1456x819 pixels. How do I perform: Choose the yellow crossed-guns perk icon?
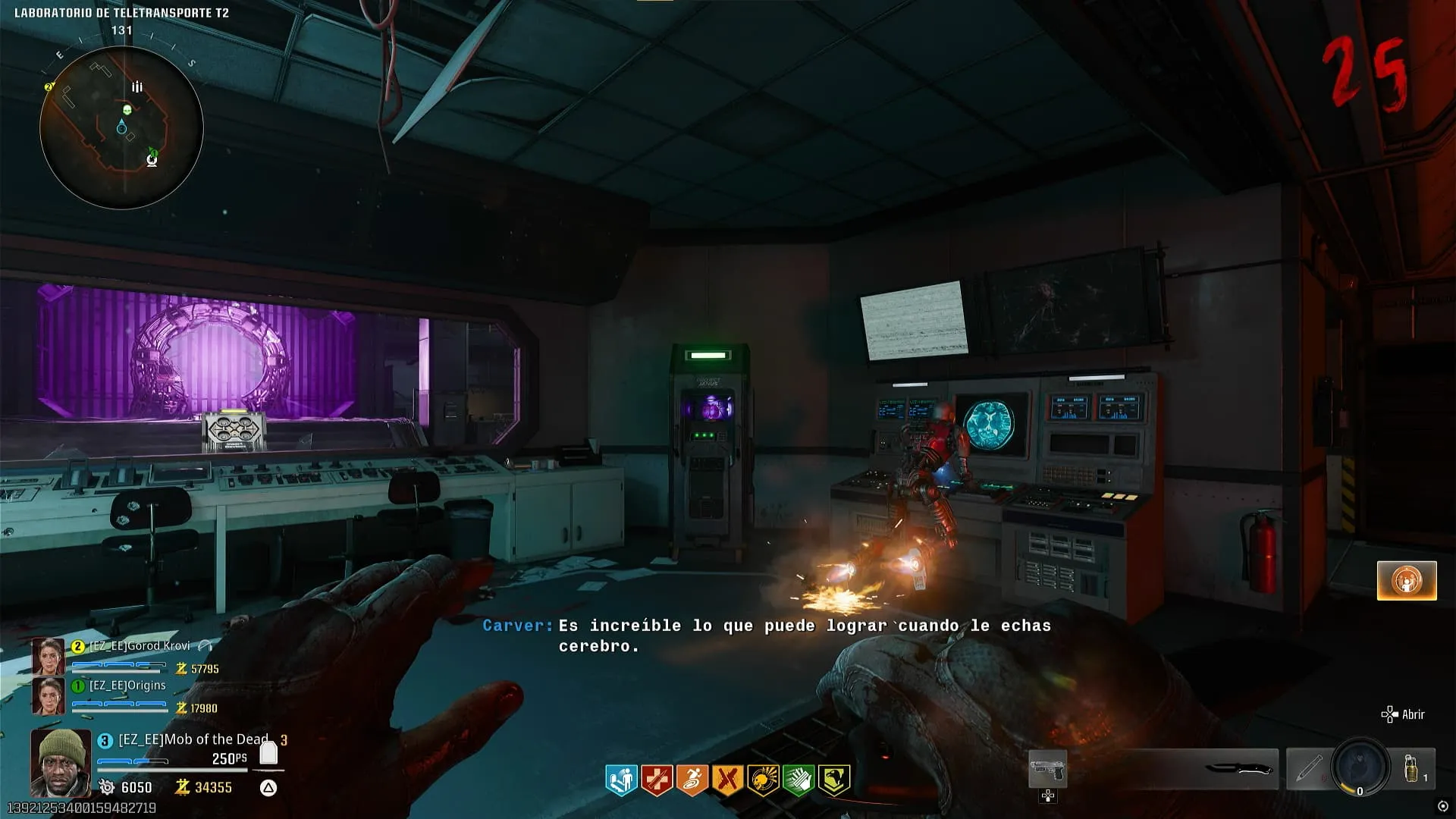coord(727,780)
